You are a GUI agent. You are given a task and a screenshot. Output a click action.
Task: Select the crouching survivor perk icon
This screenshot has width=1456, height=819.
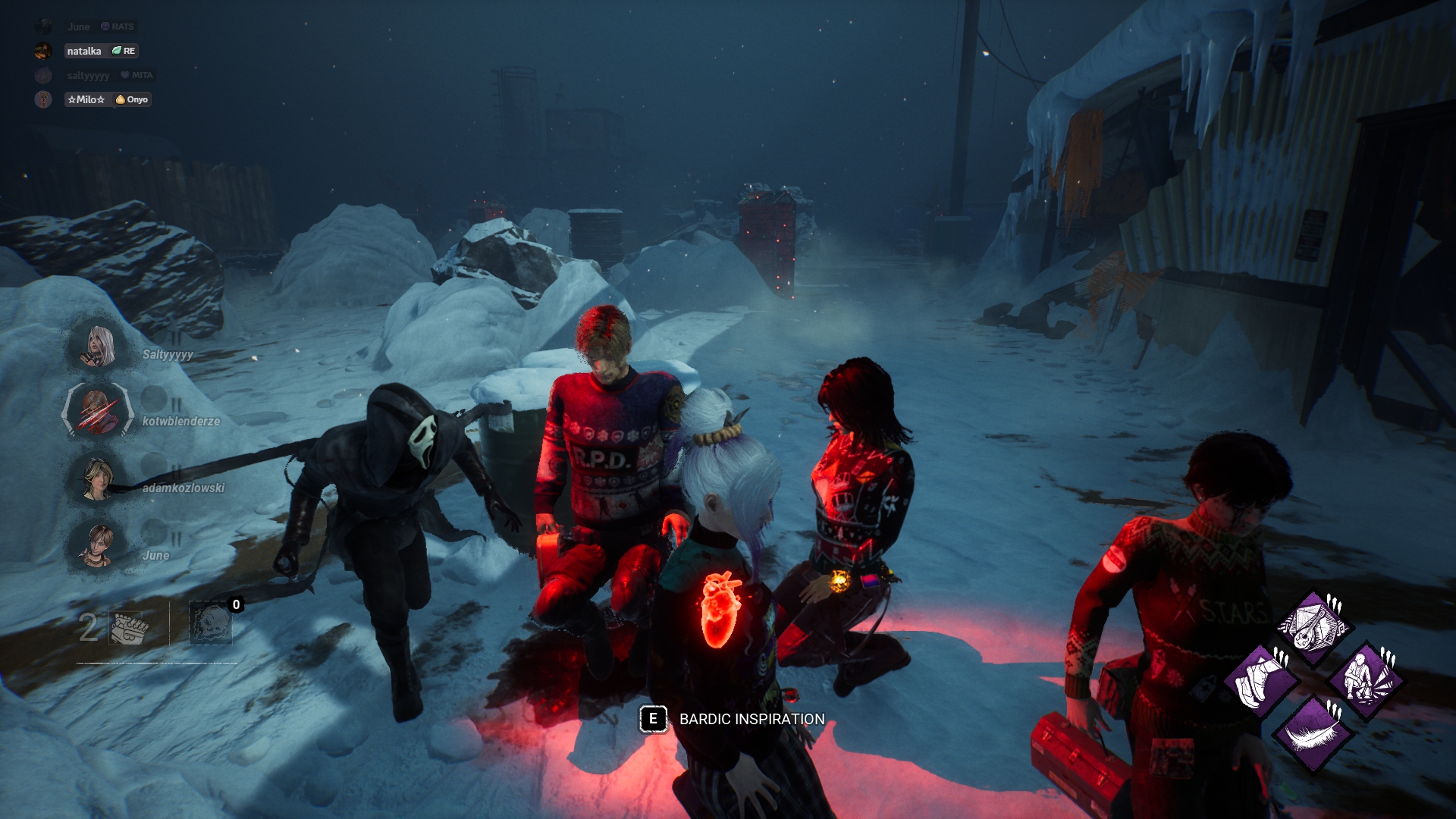1365,679
